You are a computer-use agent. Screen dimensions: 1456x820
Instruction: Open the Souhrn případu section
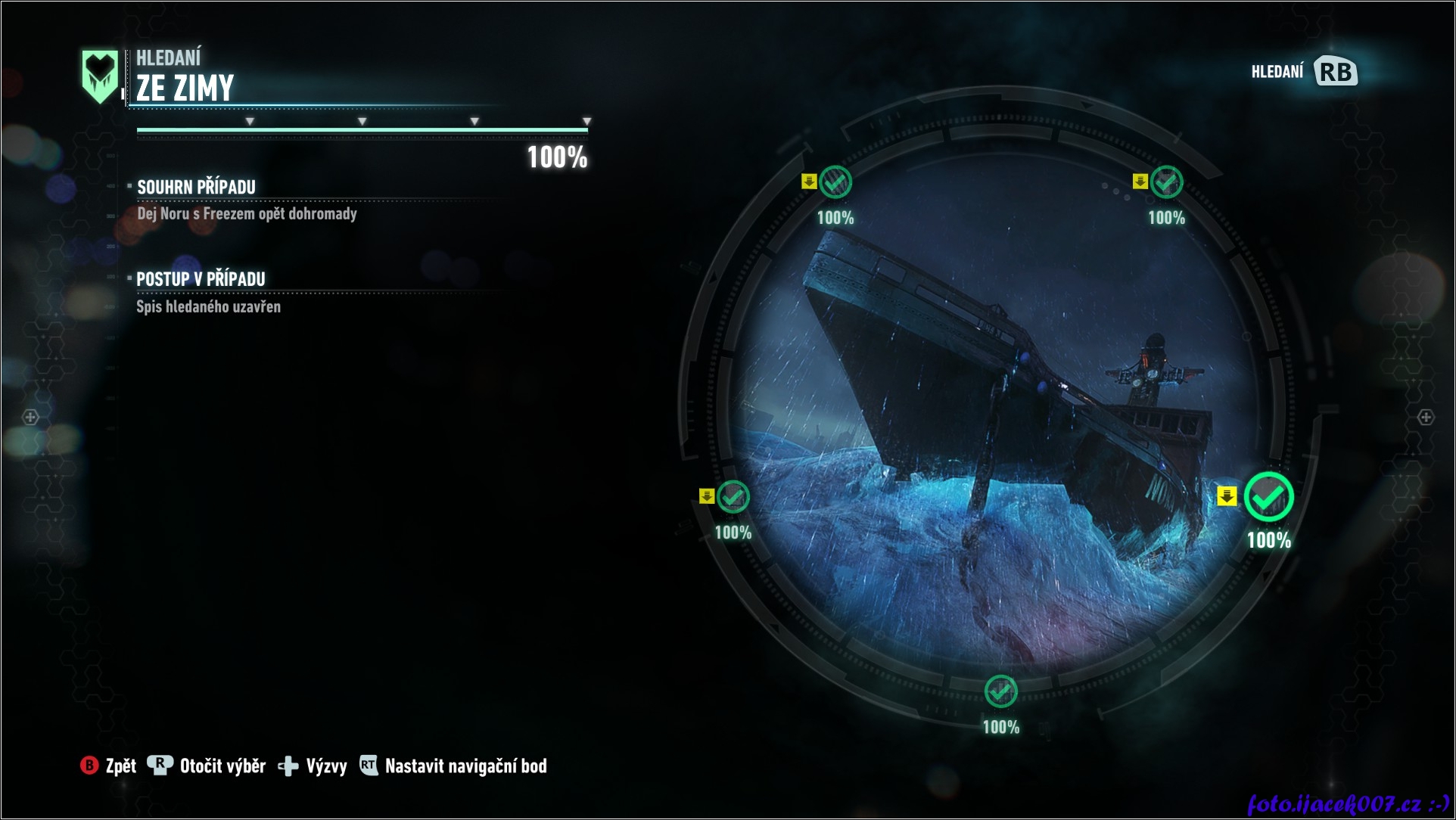[x=196, y=187]
